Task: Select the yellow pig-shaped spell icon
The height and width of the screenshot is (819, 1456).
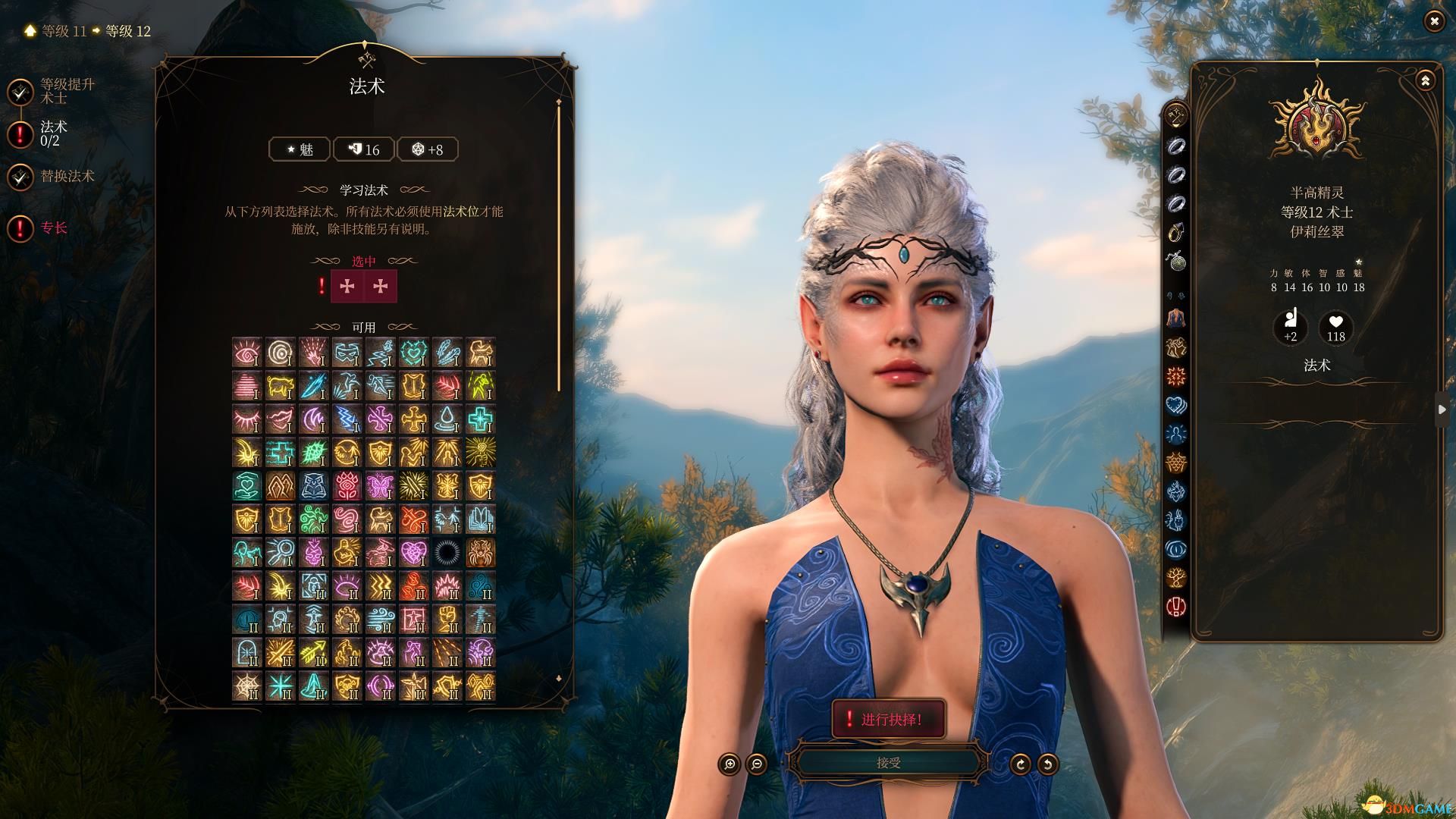Action: pyautogui.click(x=280, y=386)
